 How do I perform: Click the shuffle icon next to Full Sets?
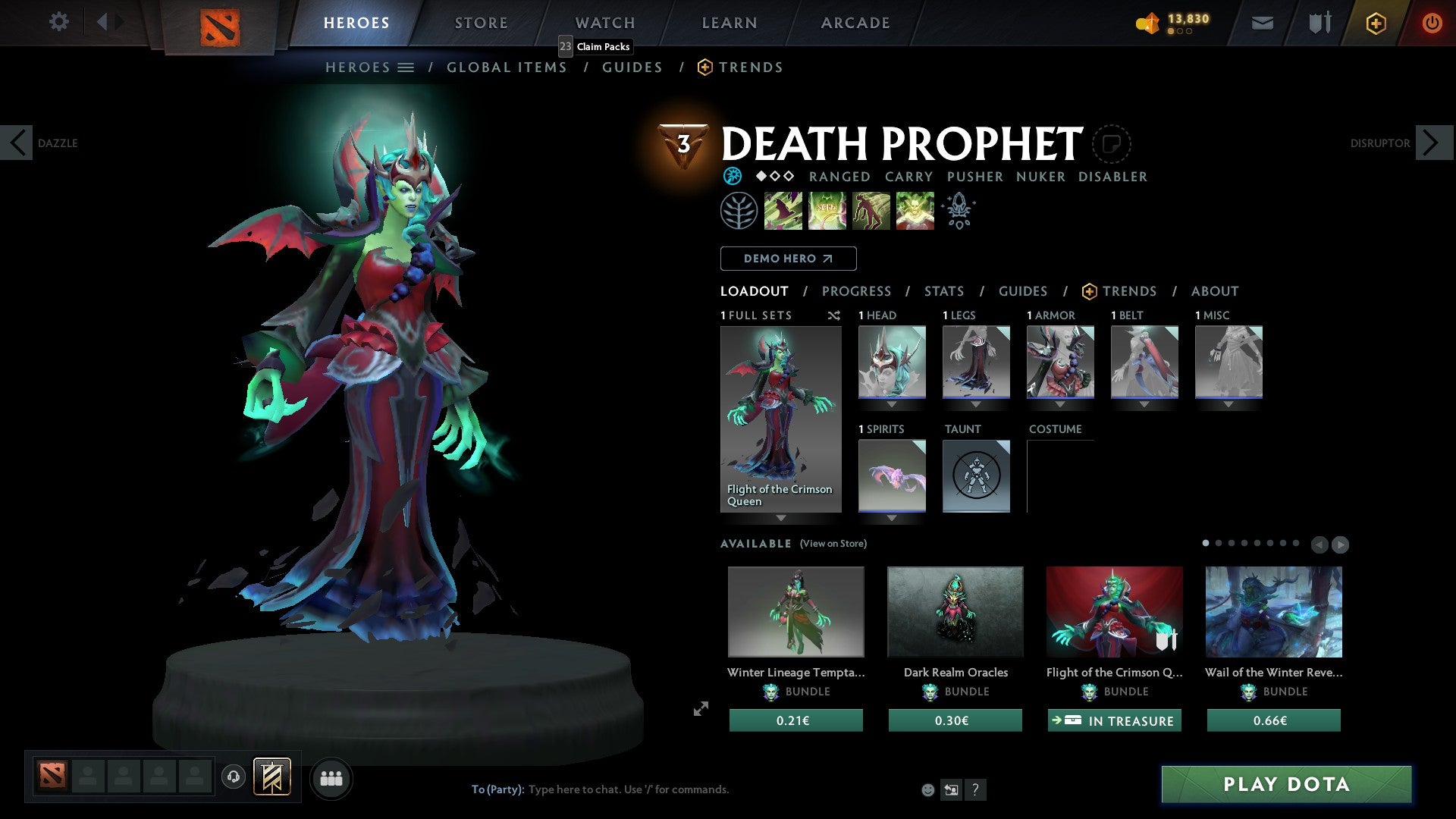tap(833, 315)
